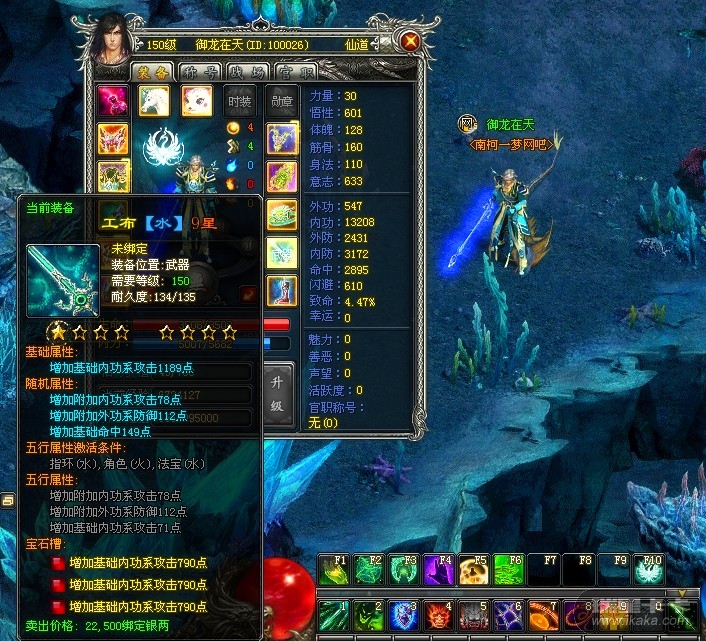Show the 装备 tab
Image resolution: width=706 pixels, height=641 pixels.
click(x=152, y=72)
